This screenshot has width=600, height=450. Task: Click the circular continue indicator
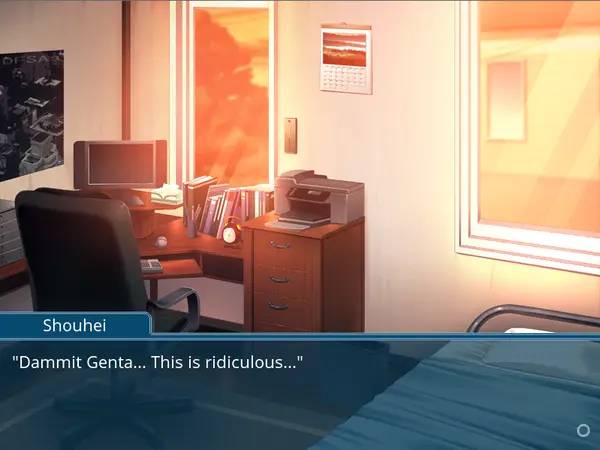(x=583, y=430)
